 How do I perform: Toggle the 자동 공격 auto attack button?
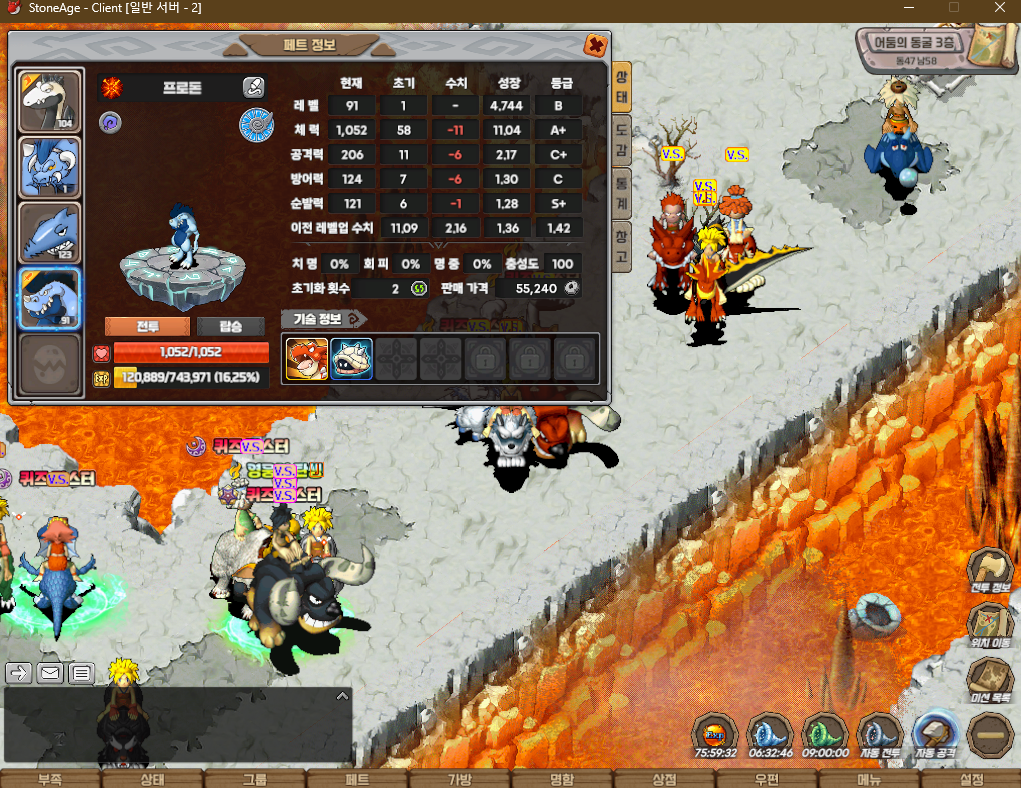[x=935, y=733]
